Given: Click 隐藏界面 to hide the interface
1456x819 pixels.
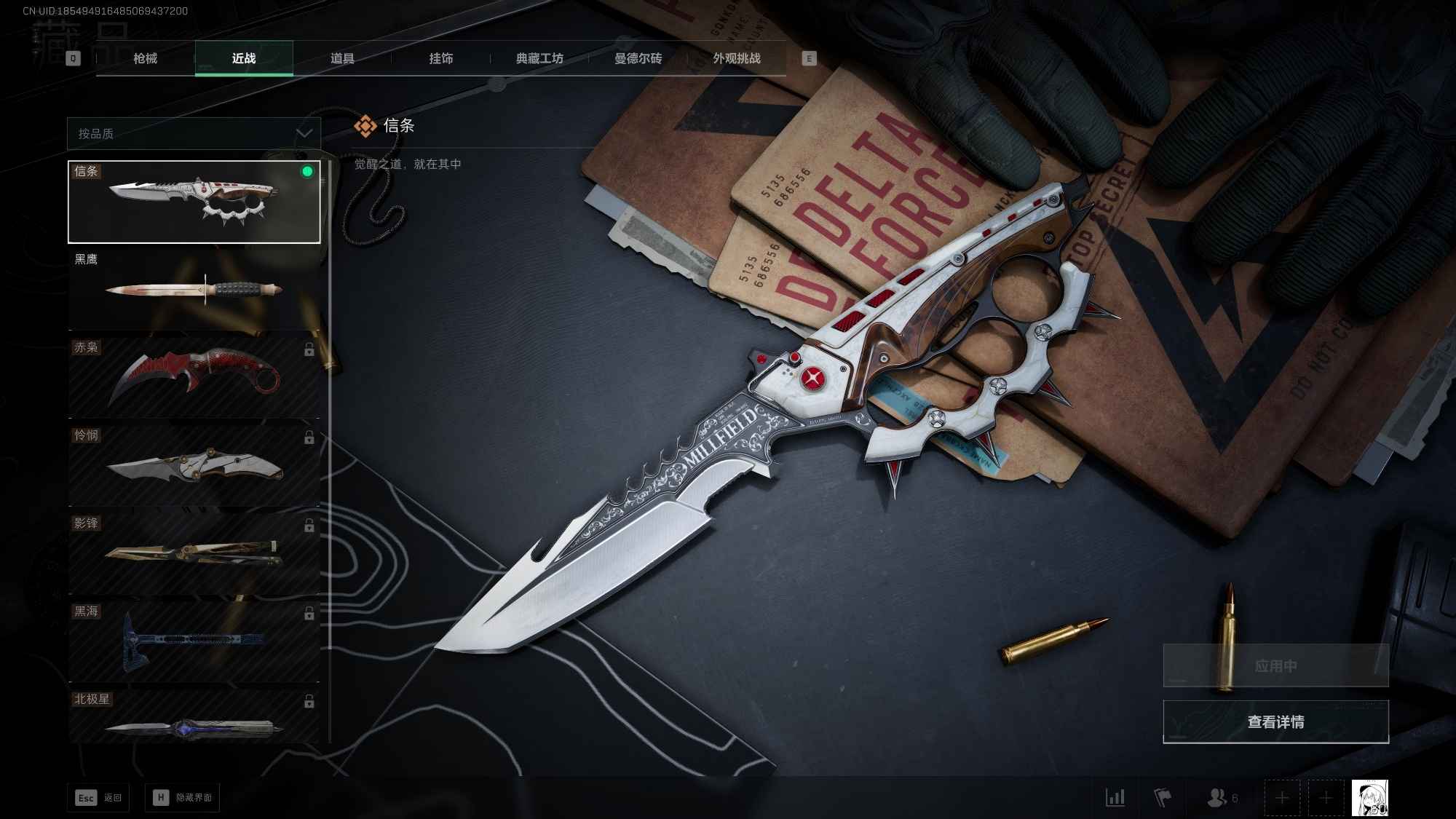Looking at the screenshot, I should (182, 797).
